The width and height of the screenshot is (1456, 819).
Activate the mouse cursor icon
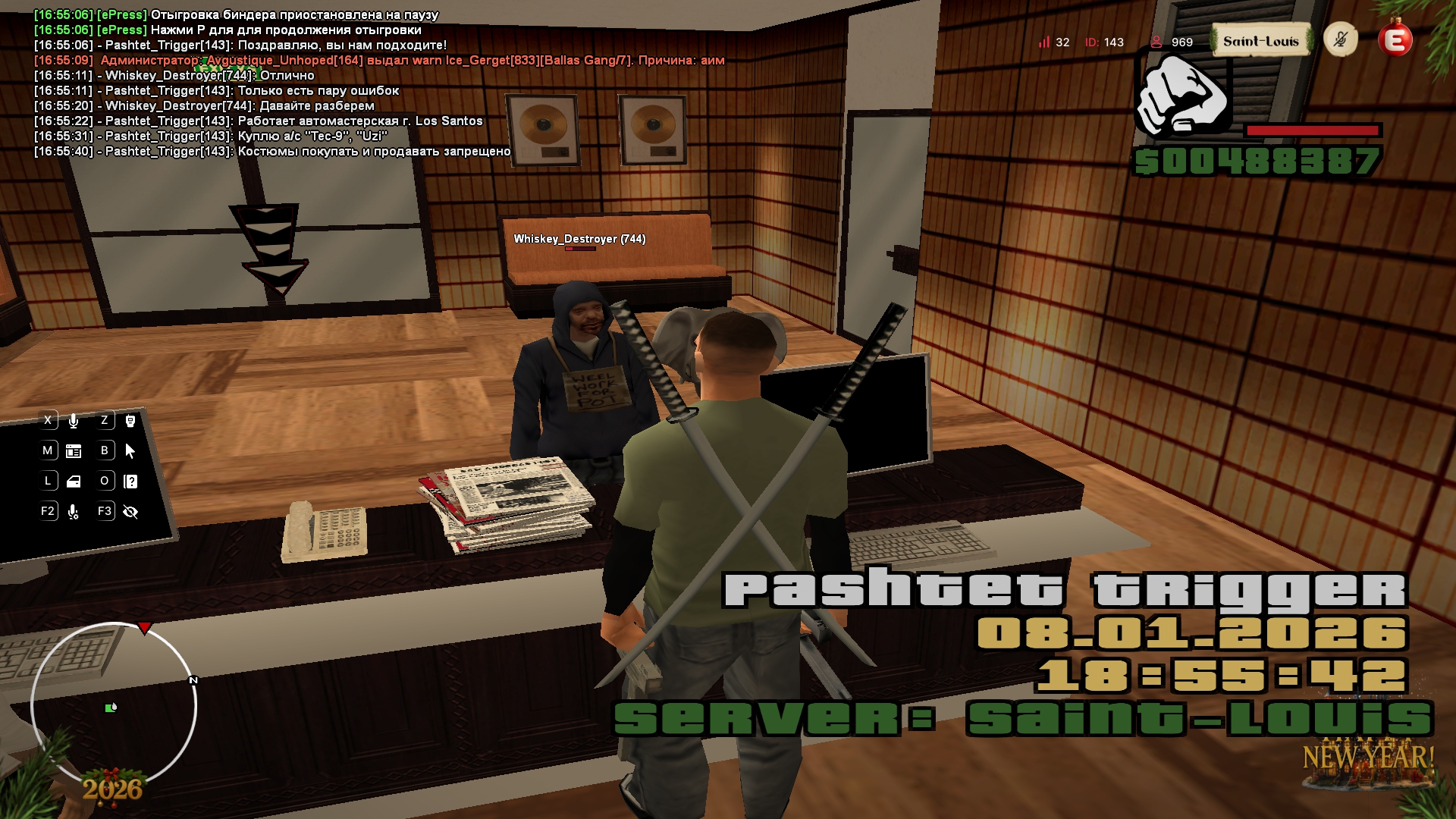130,451
